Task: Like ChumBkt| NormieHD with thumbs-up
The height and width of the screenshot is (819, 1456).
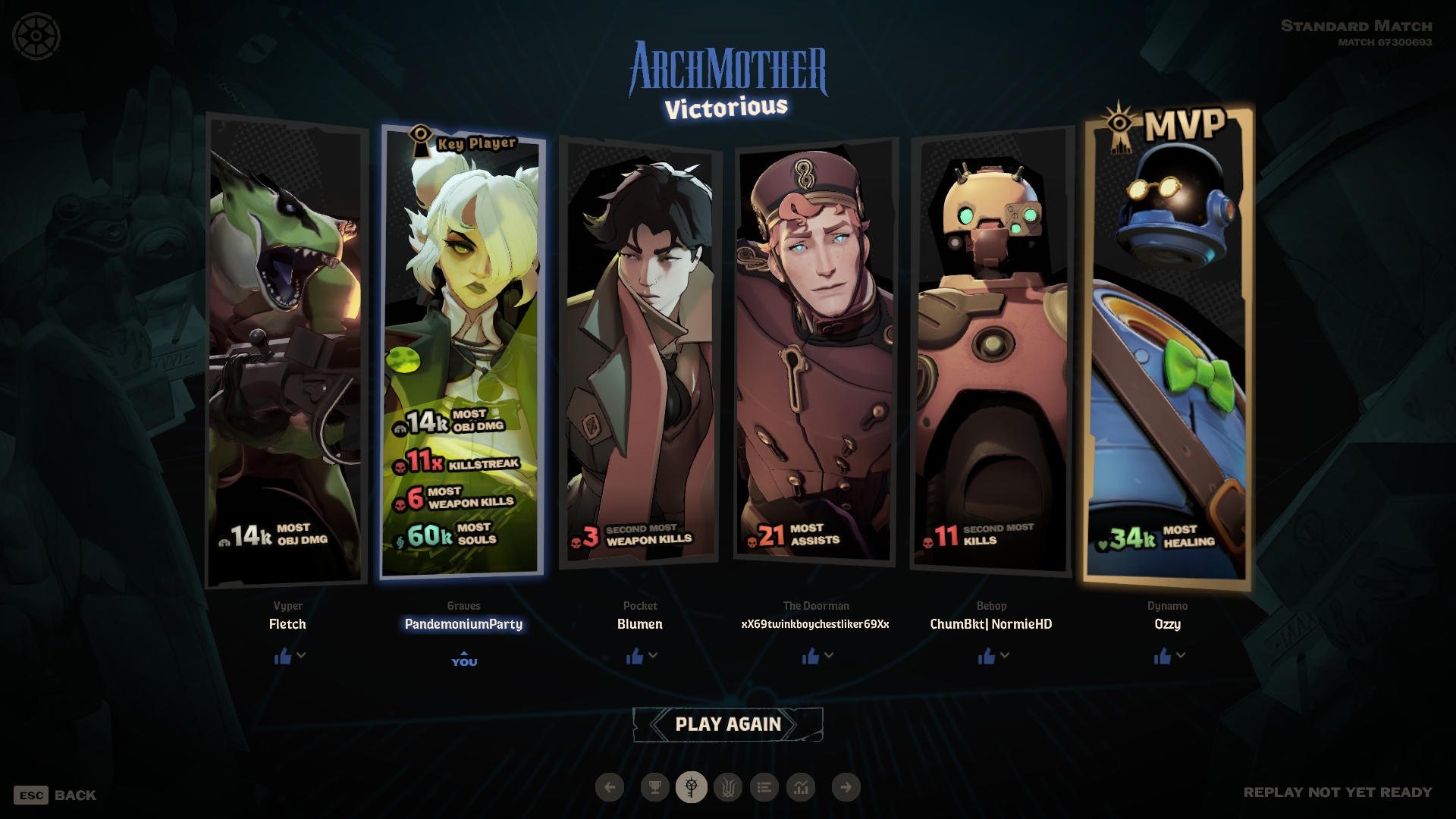Action: [x=987, y=656]
